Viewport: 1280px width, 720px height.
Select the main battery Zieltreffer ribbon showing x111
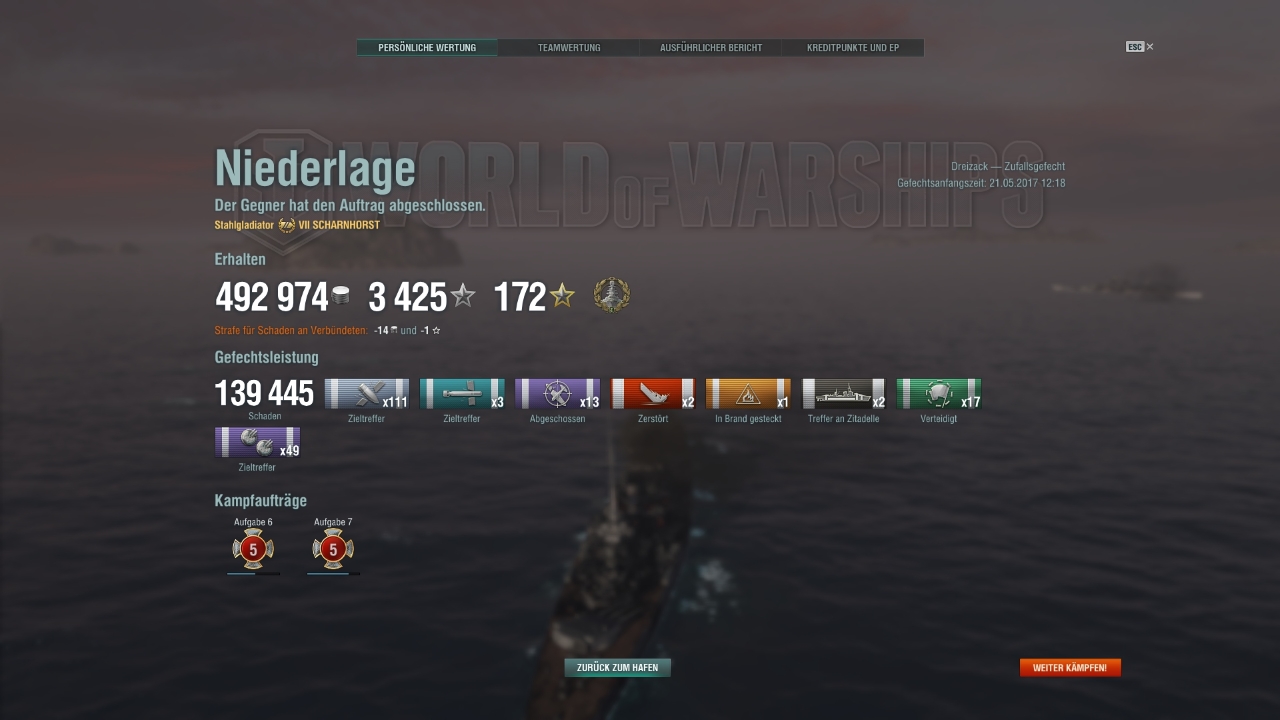(367, 393)
